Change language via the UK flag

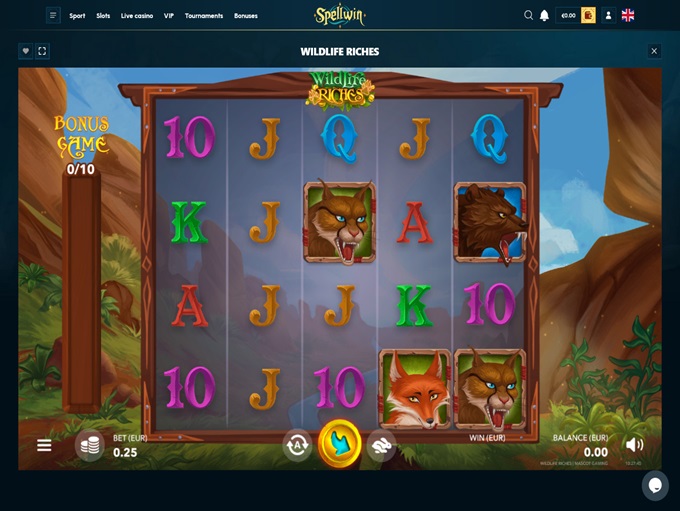coord(628,15)
